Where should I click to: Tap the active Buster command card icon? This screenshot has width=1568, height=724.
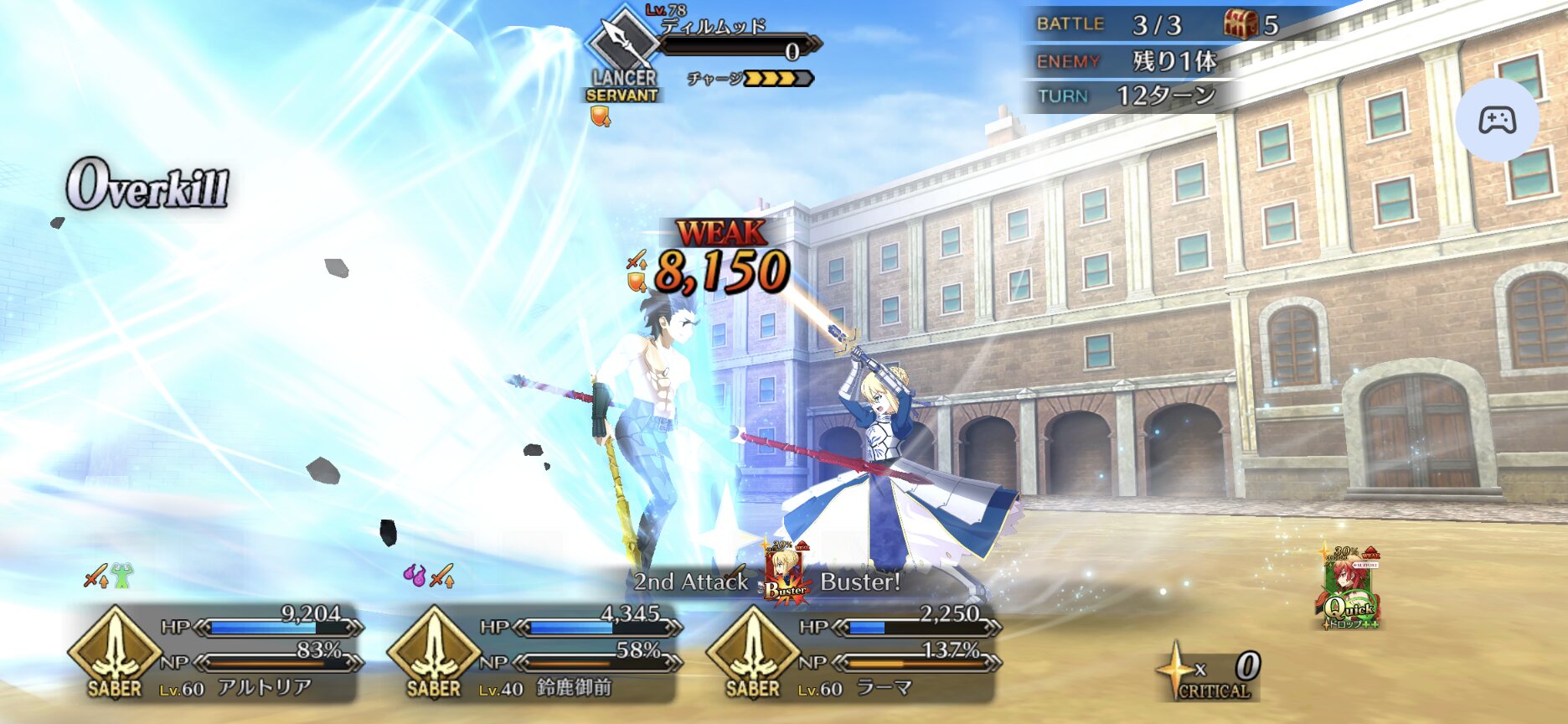click(x=787, y=573)
